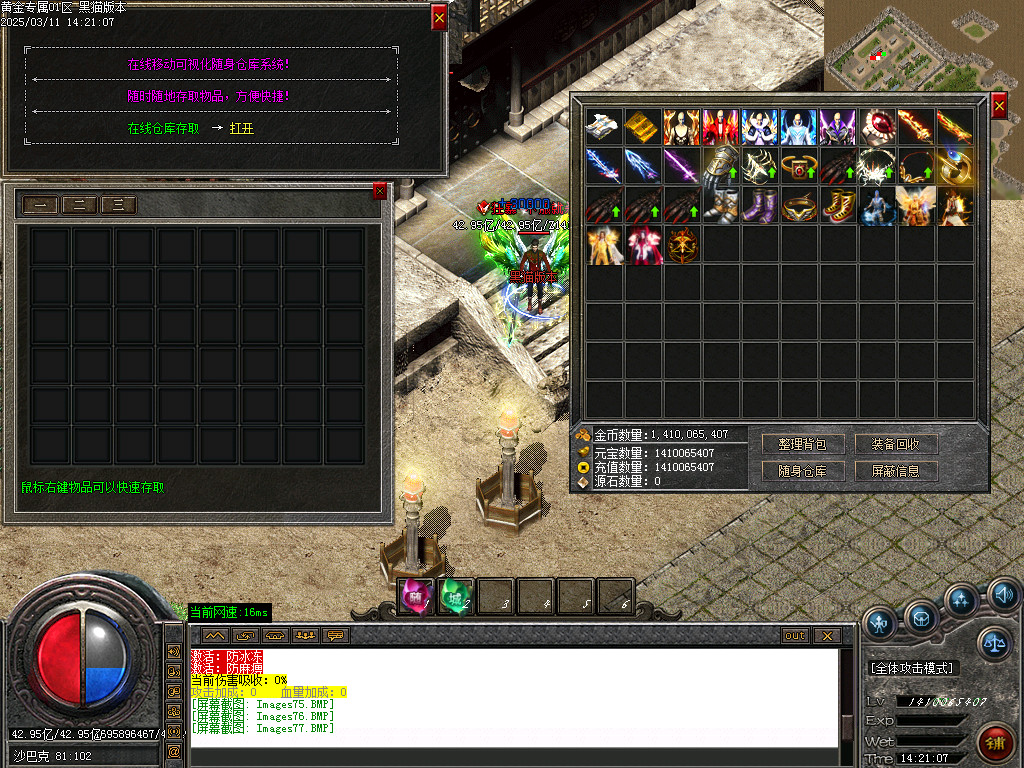The height and width of the screenshot is (768, 1024).
Task: Click the 整理背包 sort bag button
Action: (x=803, y=444)
